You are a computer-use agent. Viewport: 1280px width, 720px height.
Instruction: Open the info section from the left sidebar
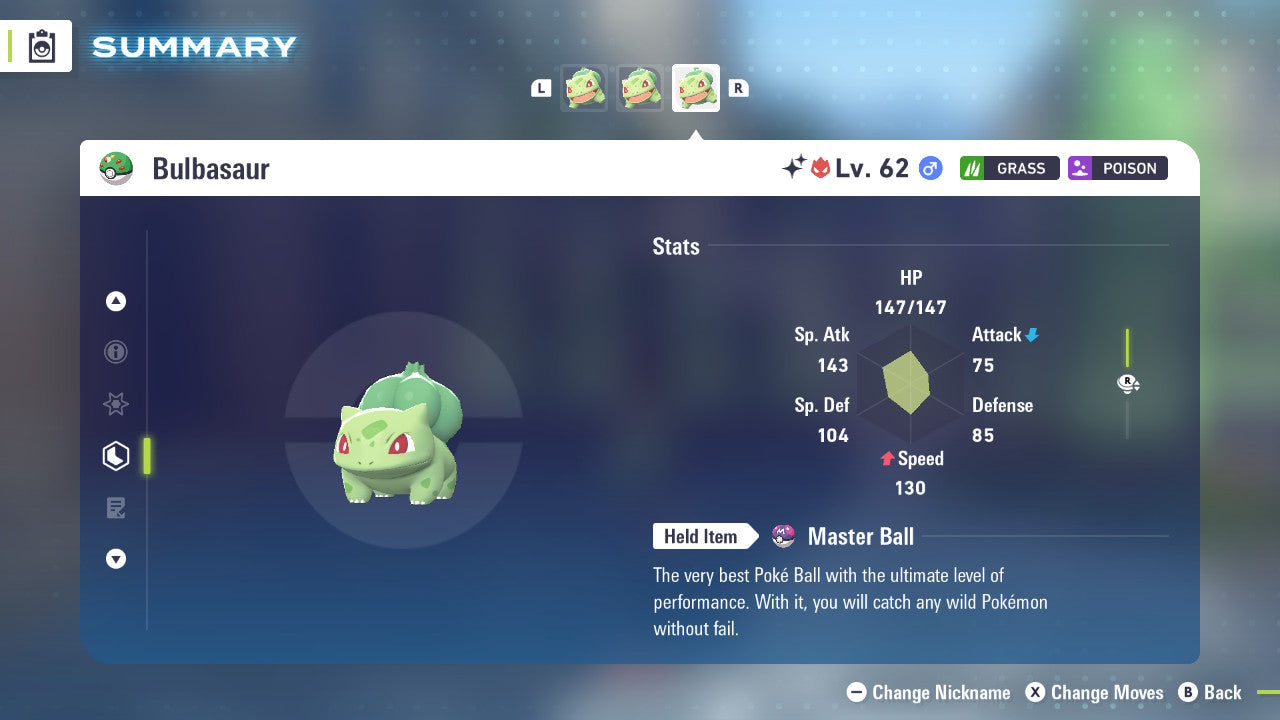pos(115,352)
